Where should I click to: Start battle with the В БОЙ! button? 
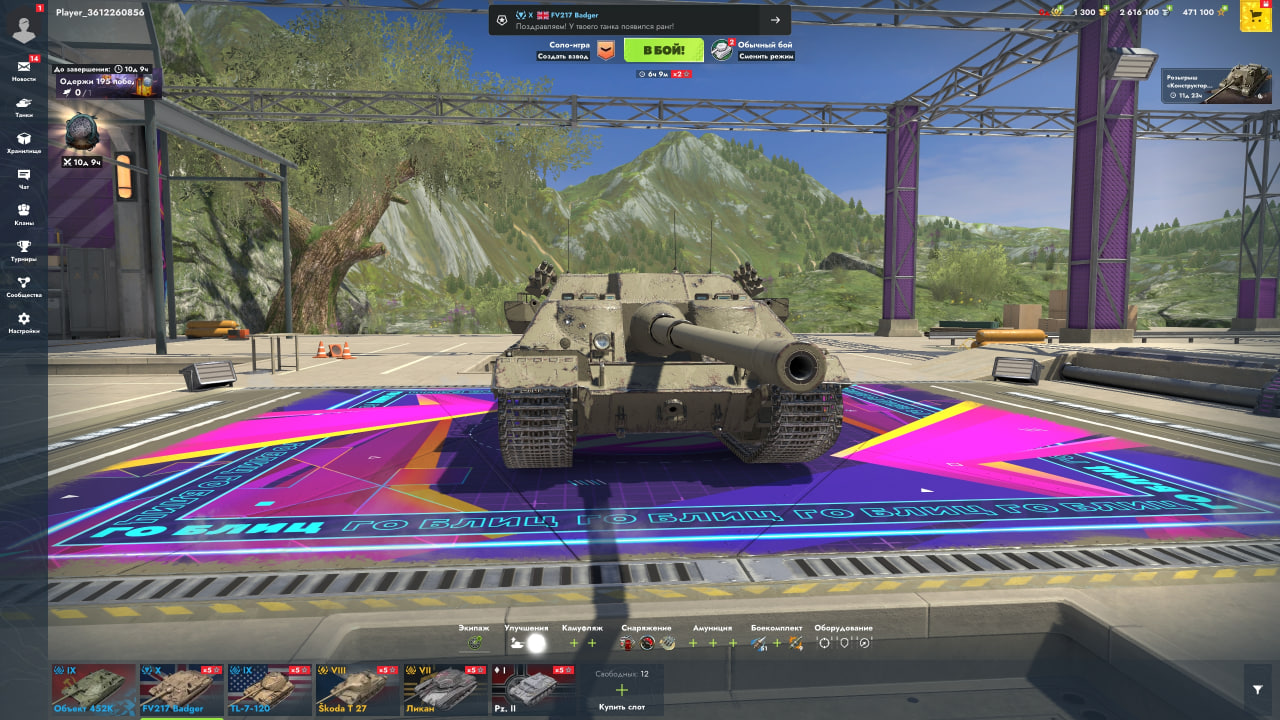click(664, 50)
